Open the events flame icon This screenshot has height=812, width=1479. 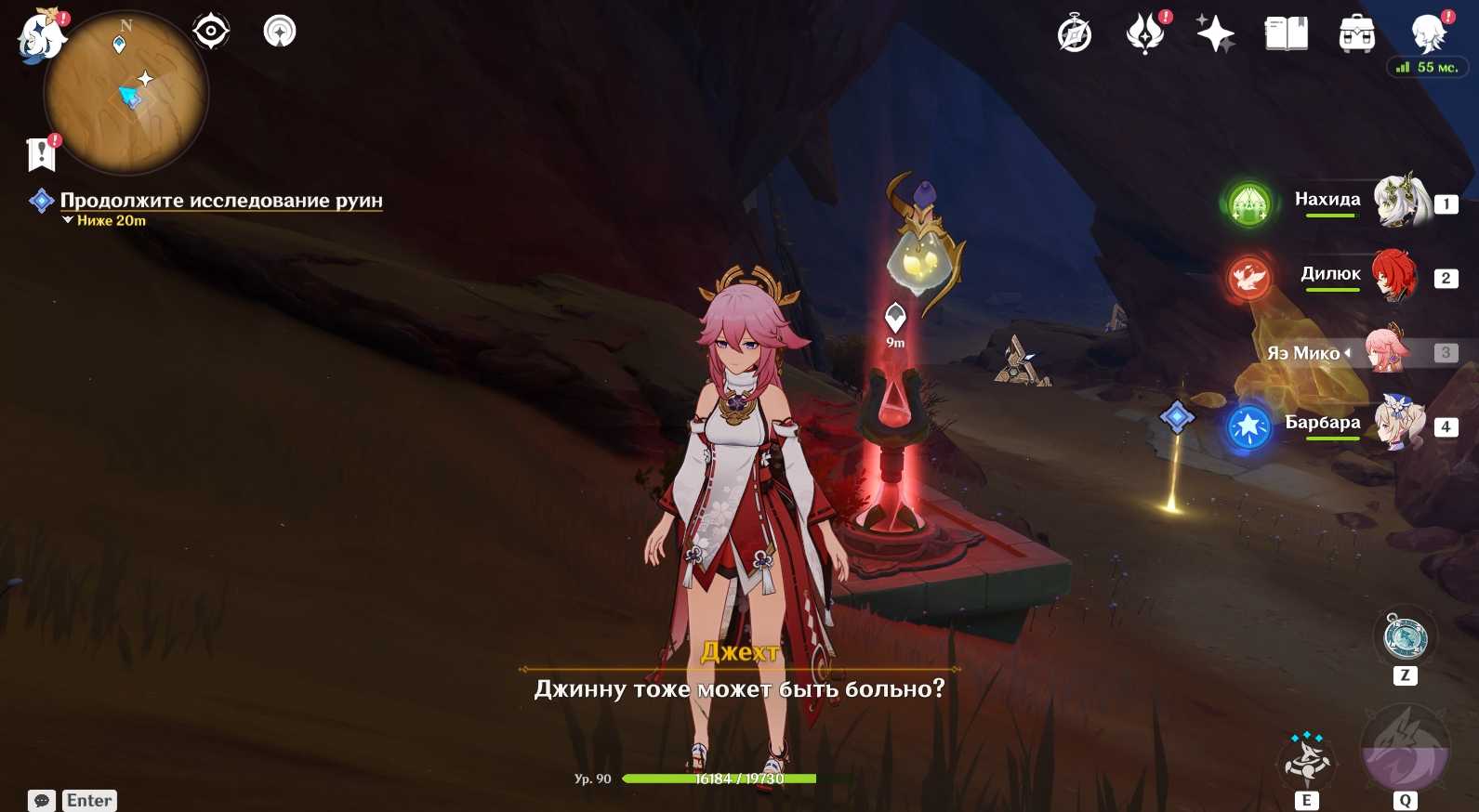point(1145,35)
